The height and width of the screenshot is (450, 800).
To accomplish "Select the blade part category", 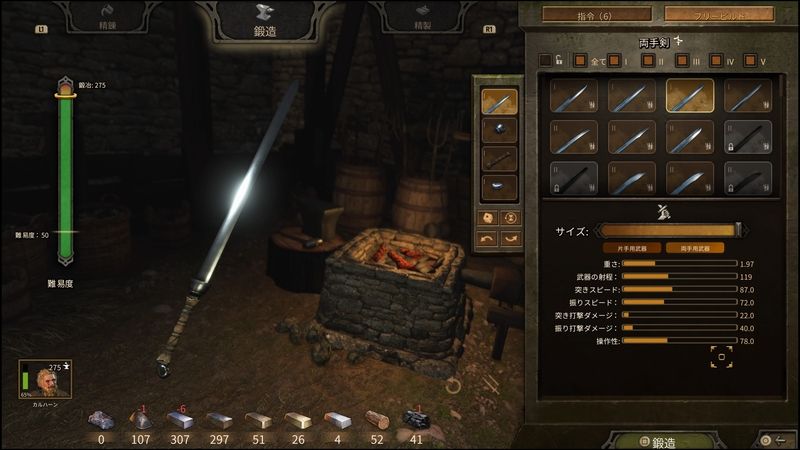I will tap(498, 101).
